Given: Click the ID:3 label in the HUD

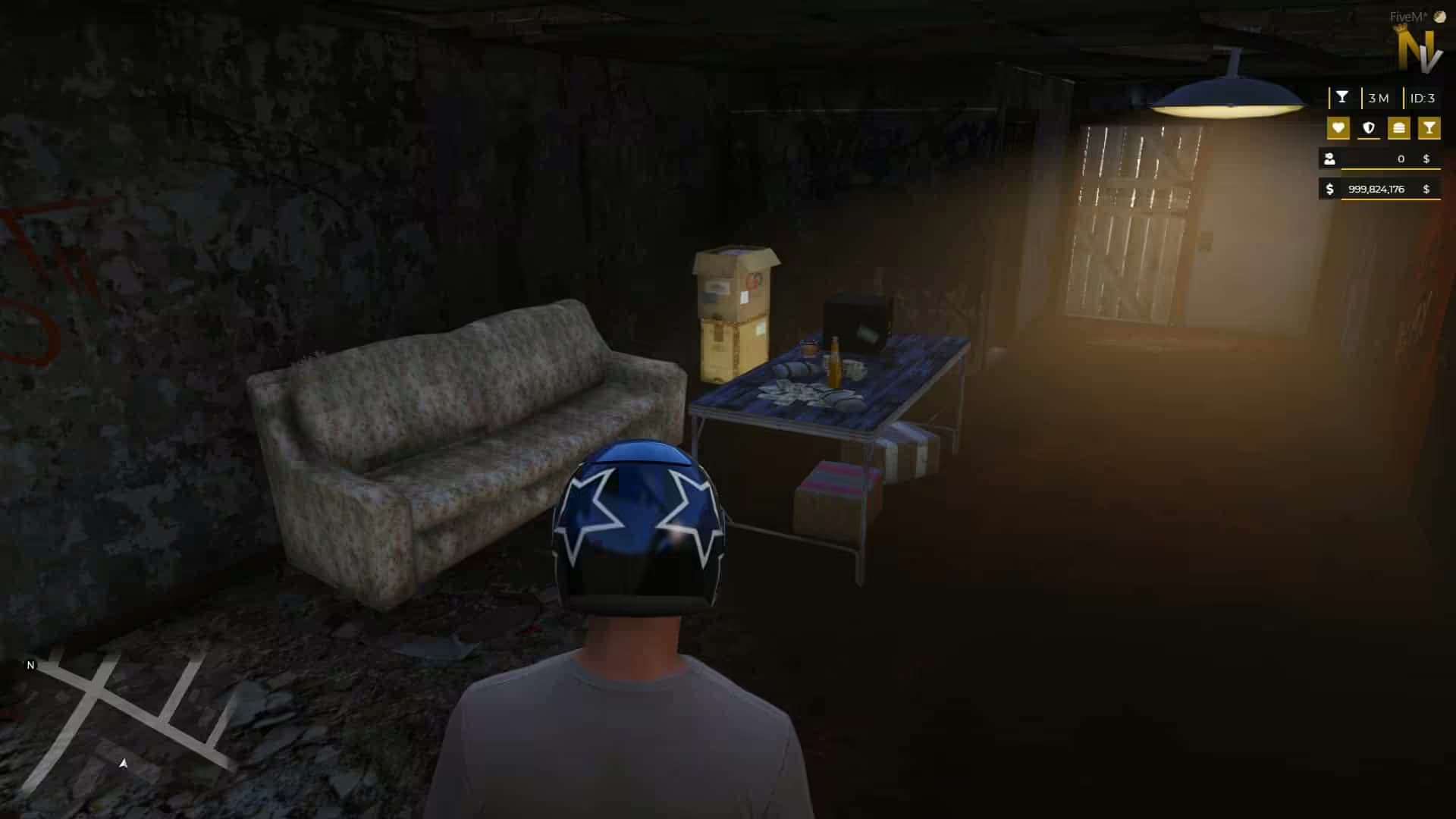Looking at the screenshot, I should 1423,98.
